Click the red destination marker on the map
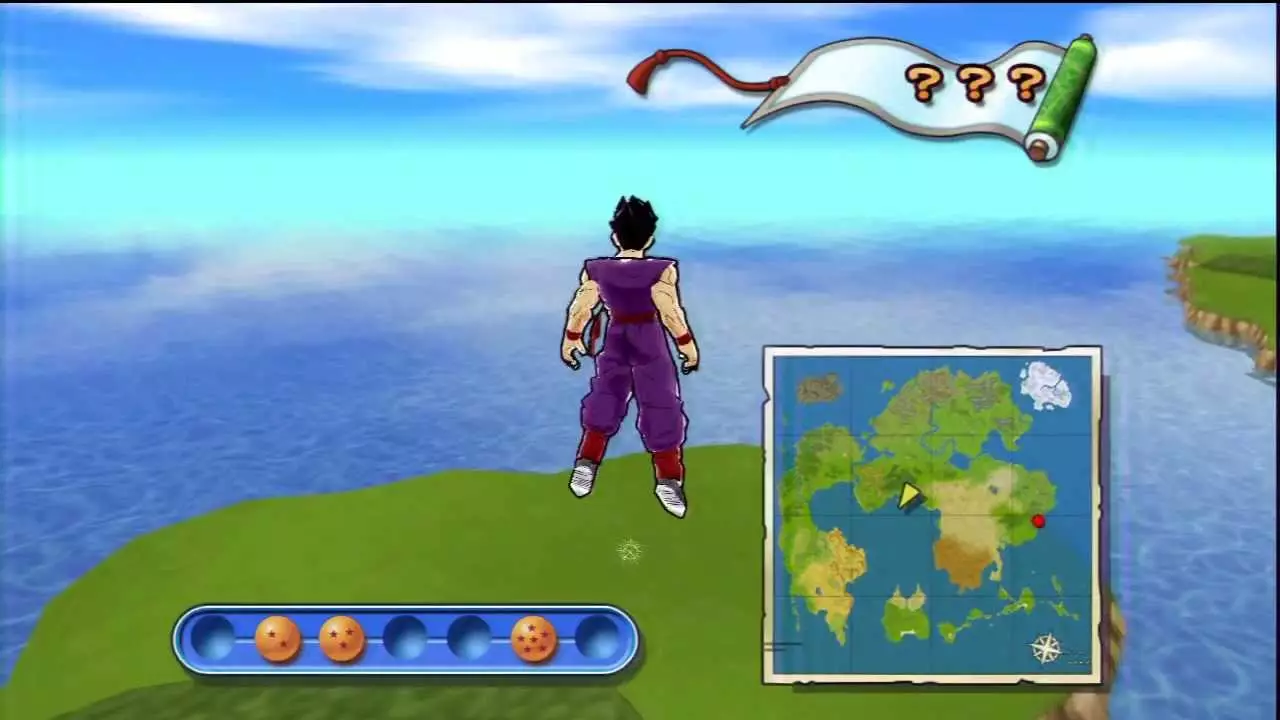The height and width of the screenshot is (720, 1280). coord(1039,521)
